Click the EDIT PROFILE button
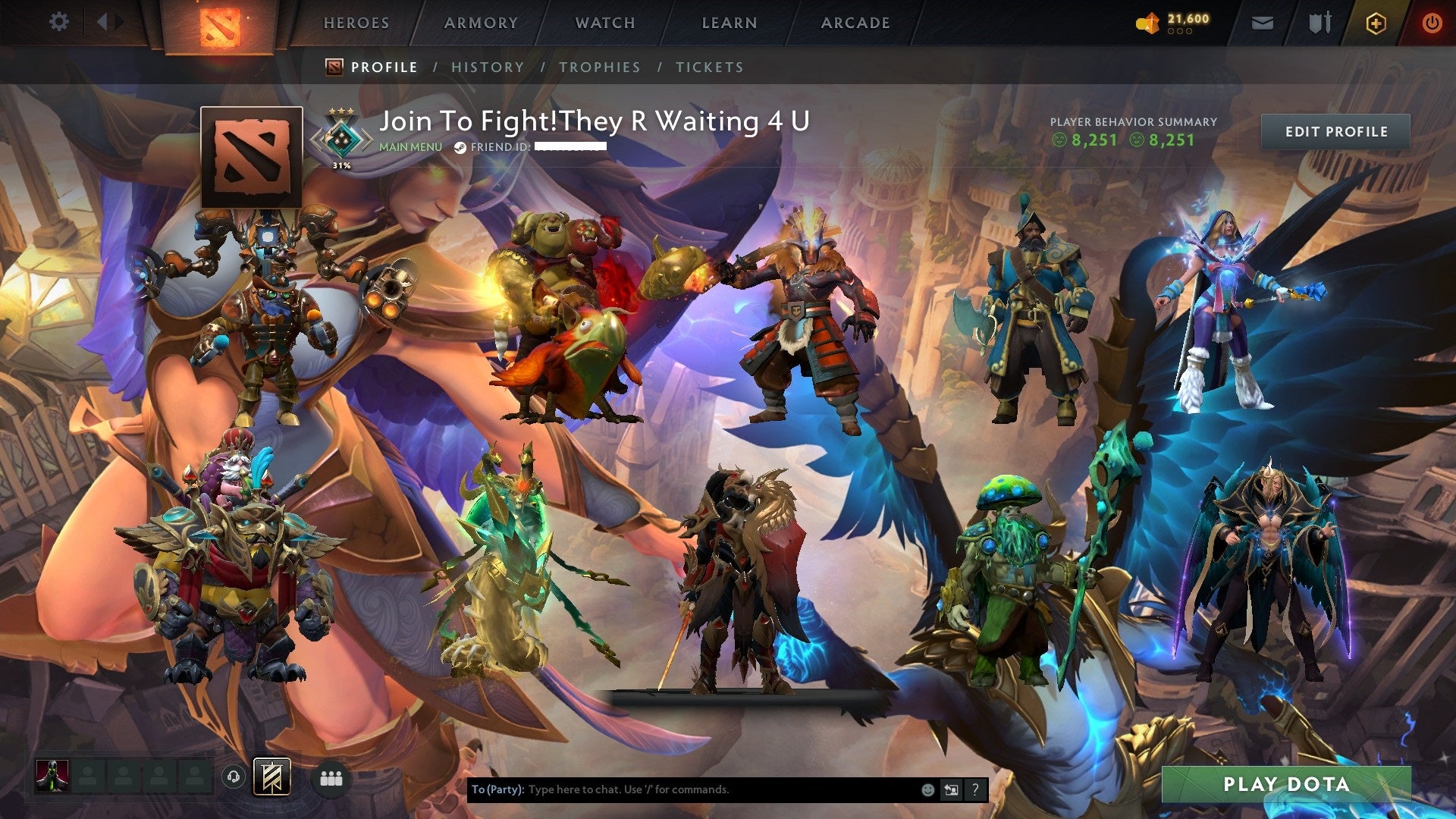Viewport: 1456px width, 819px height. click(x=1337, y=131)
